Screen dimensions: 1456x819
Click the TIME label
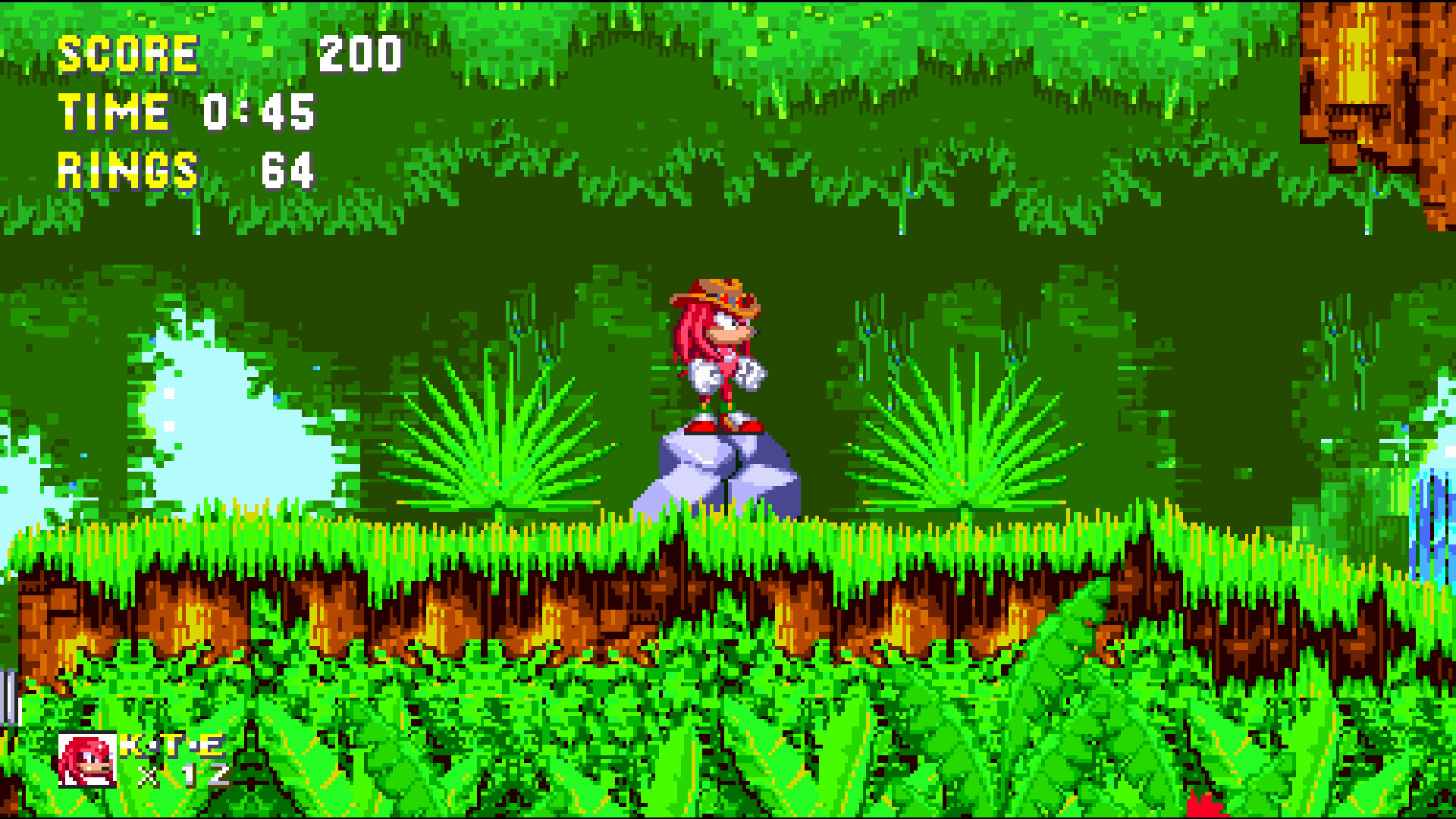point(114,112)
